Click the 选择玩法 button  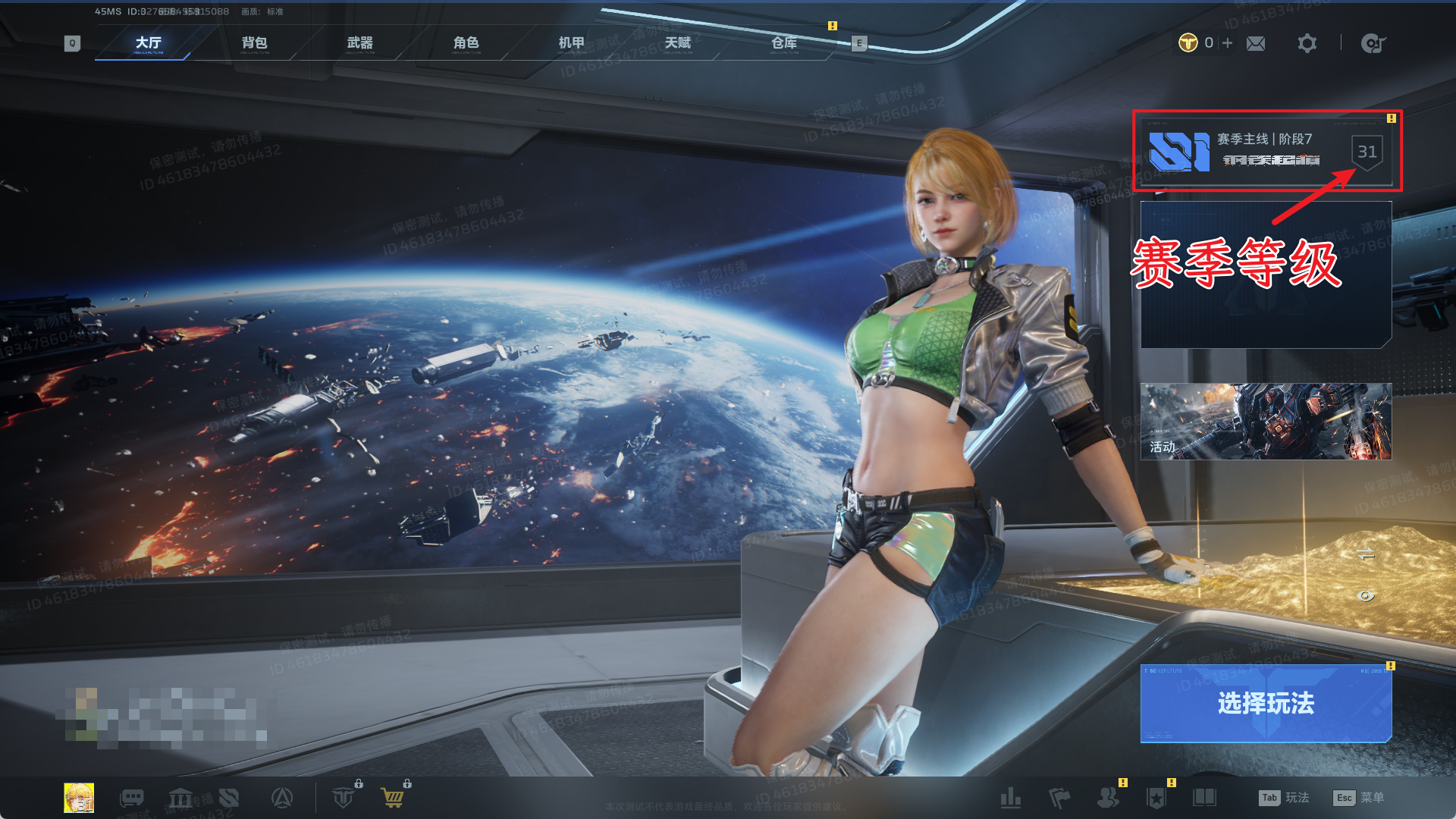point(1266,703)
